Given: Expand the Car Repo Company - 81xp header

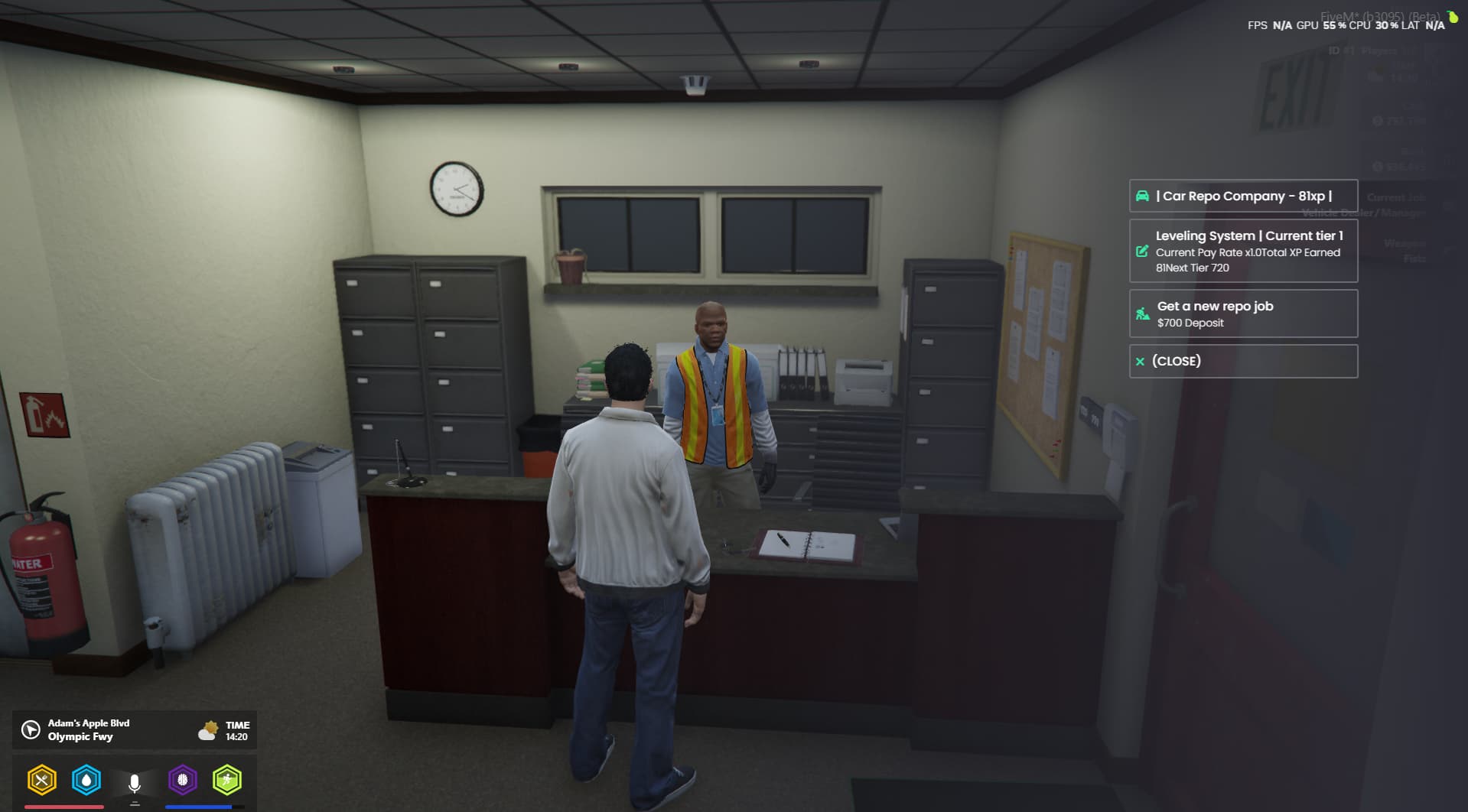Looking at the screenshot, I should point(1242,197).
